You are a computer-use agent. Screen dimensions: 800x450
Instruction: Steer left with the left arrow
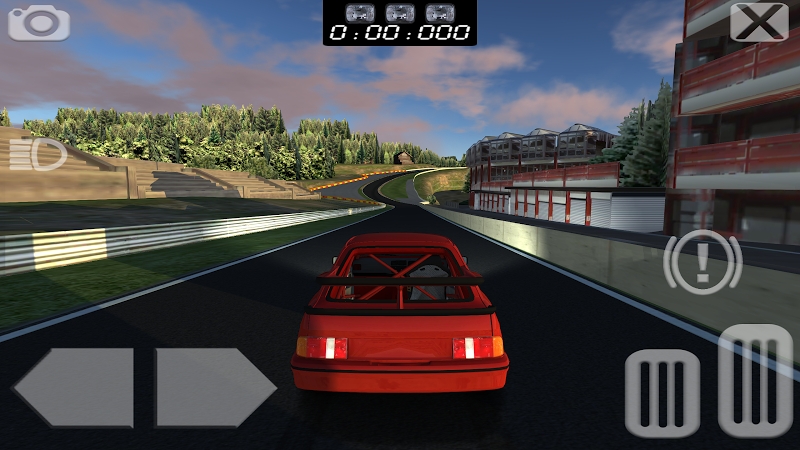click(75, 388)
